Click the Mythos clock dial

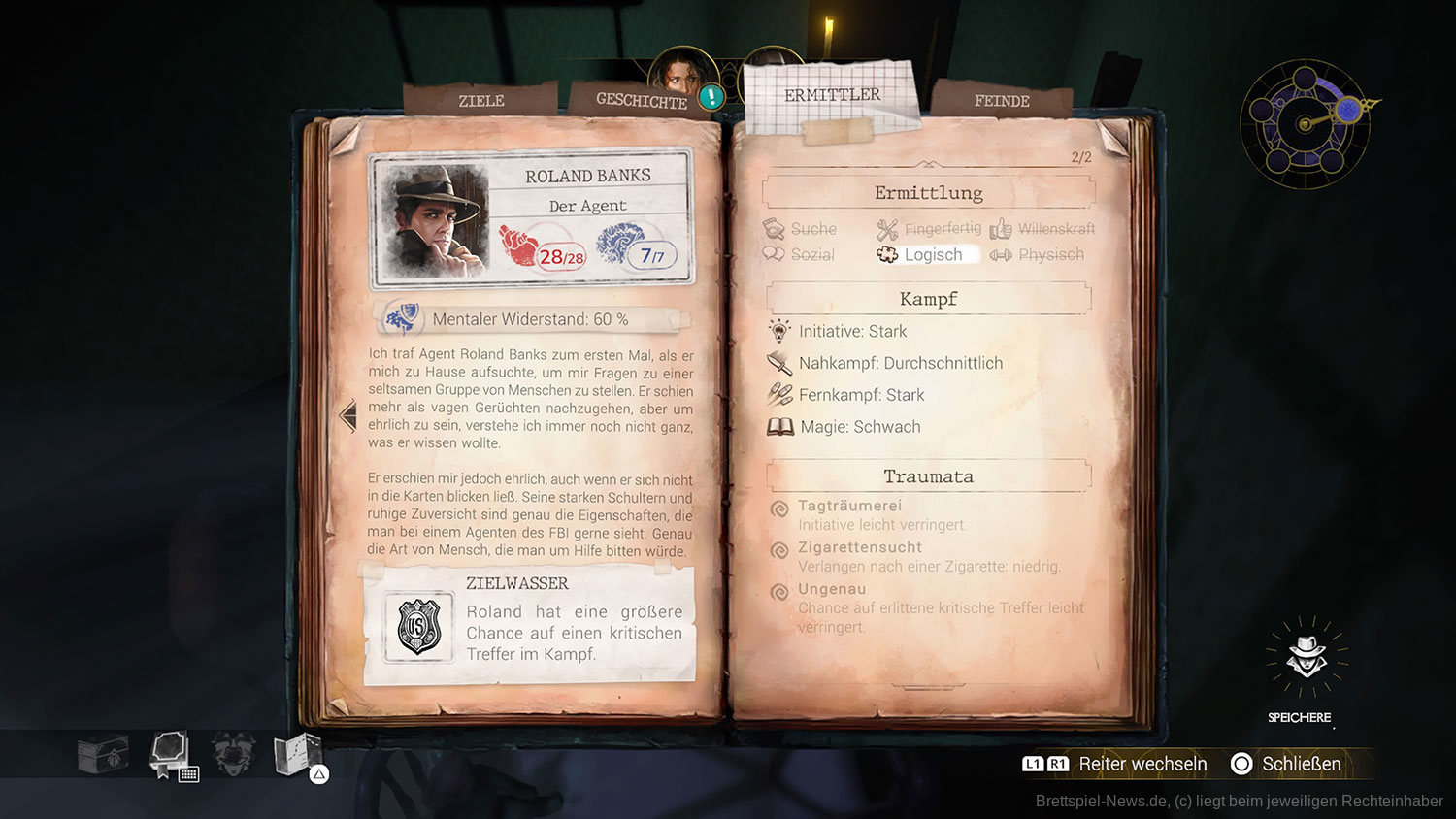click(x=1306, y=124)
